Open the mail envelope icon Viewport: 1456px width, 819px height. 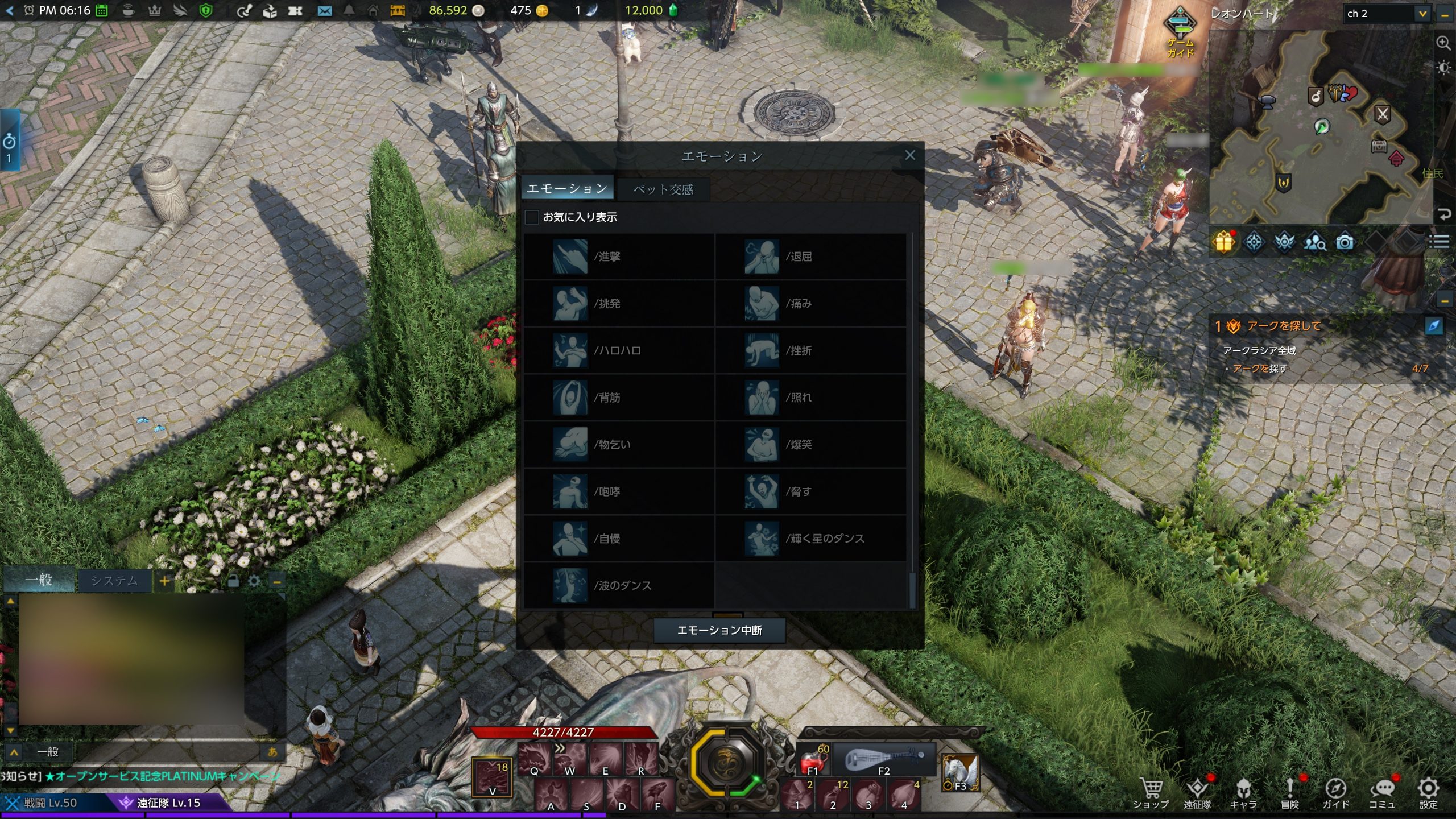pos(325,11)
